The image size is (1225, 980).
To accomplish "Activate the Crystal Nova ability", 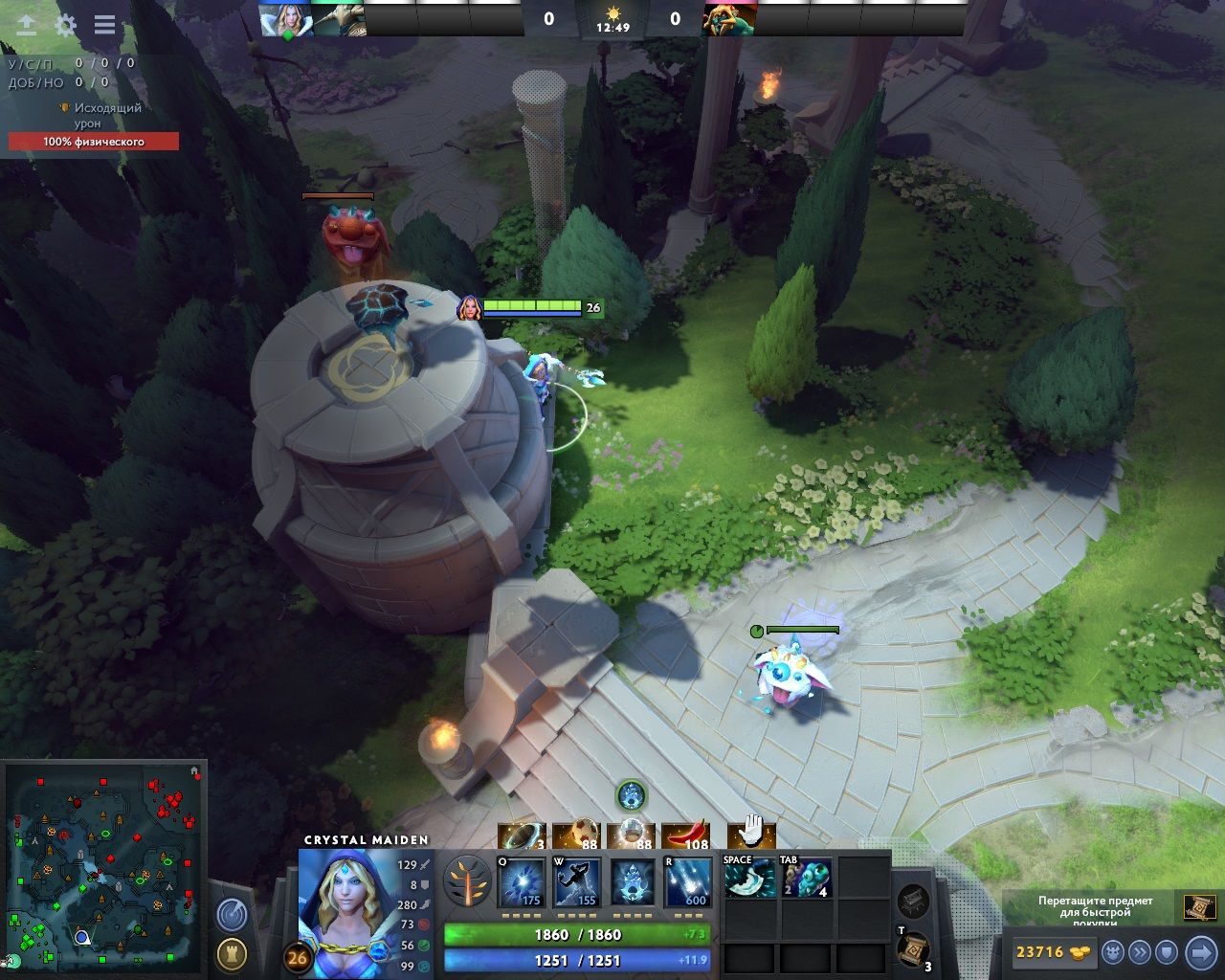I will click(x=522, y=882).
